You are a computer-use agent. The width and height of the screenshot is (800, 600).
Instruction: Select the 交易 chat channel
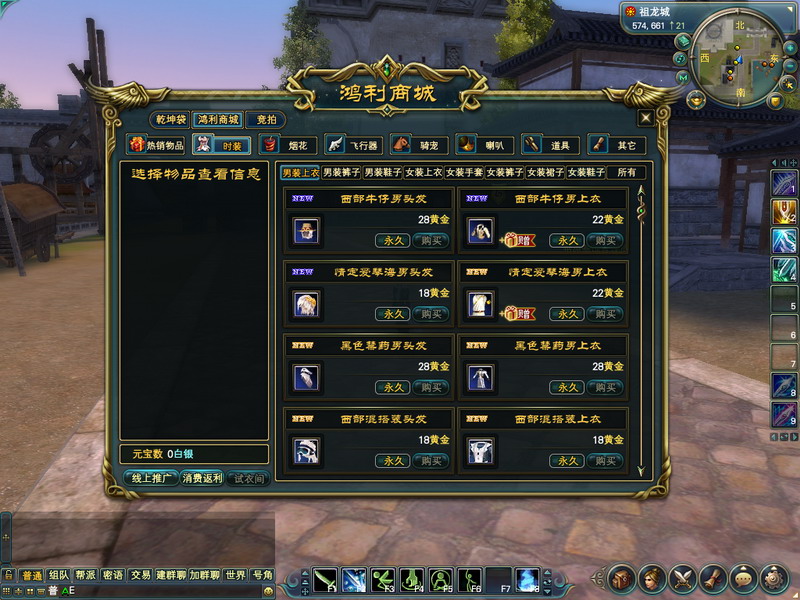140,575
